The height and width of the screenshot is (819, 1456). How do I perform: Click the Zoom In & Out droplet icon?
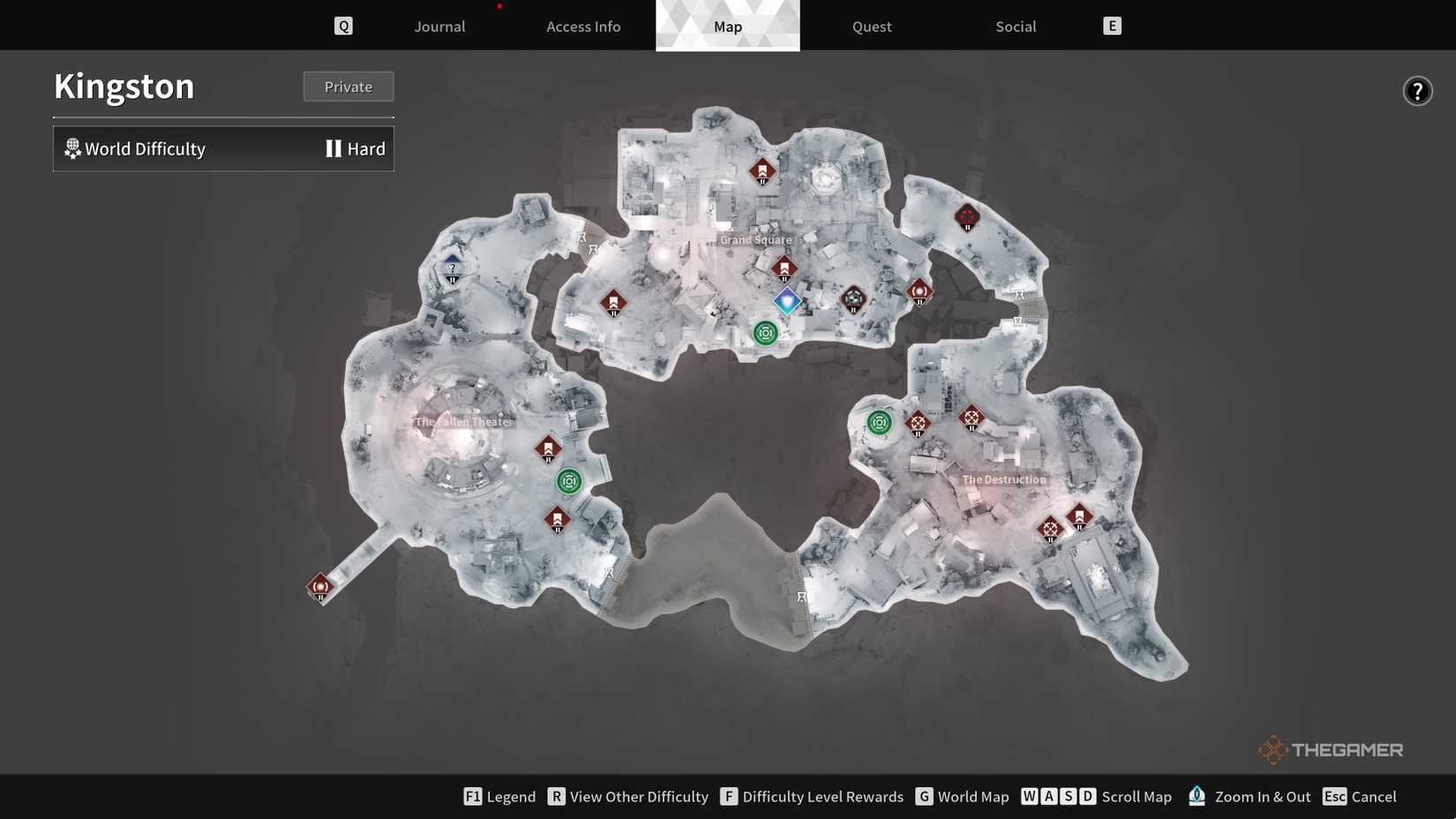point(1196,794)
